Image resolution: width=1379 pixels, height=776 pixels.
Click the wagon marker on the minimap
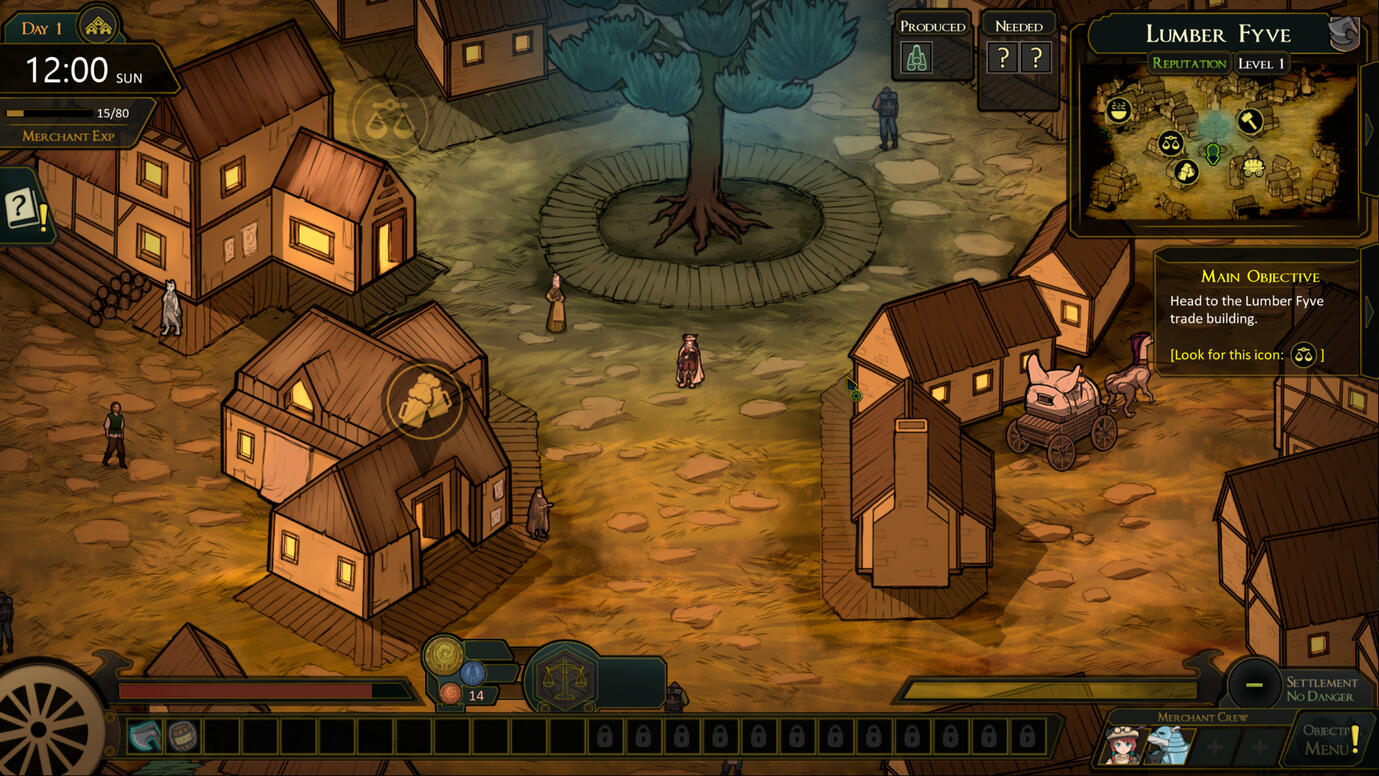coord(1253,168)
